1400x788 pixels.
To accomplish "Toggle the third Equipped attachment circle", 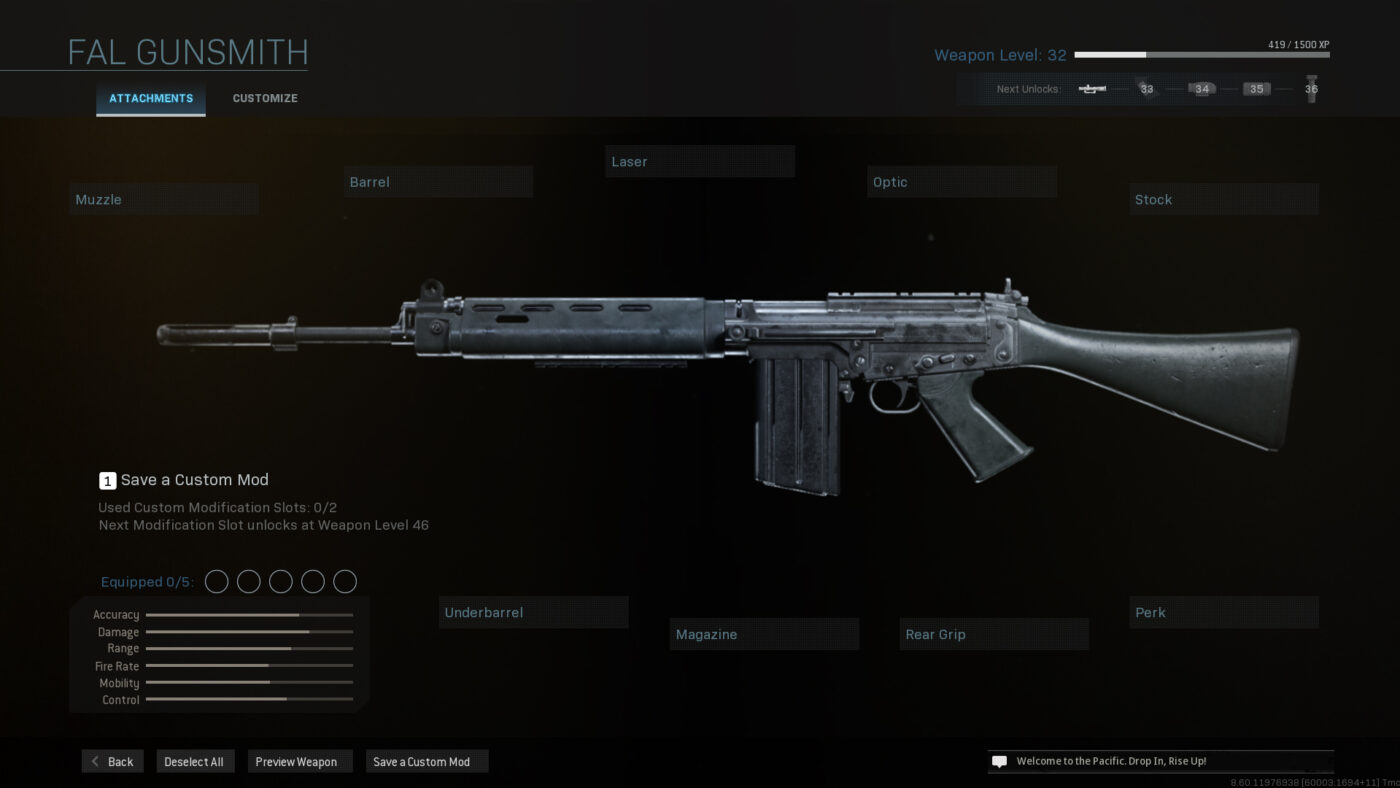I will 280,581.
